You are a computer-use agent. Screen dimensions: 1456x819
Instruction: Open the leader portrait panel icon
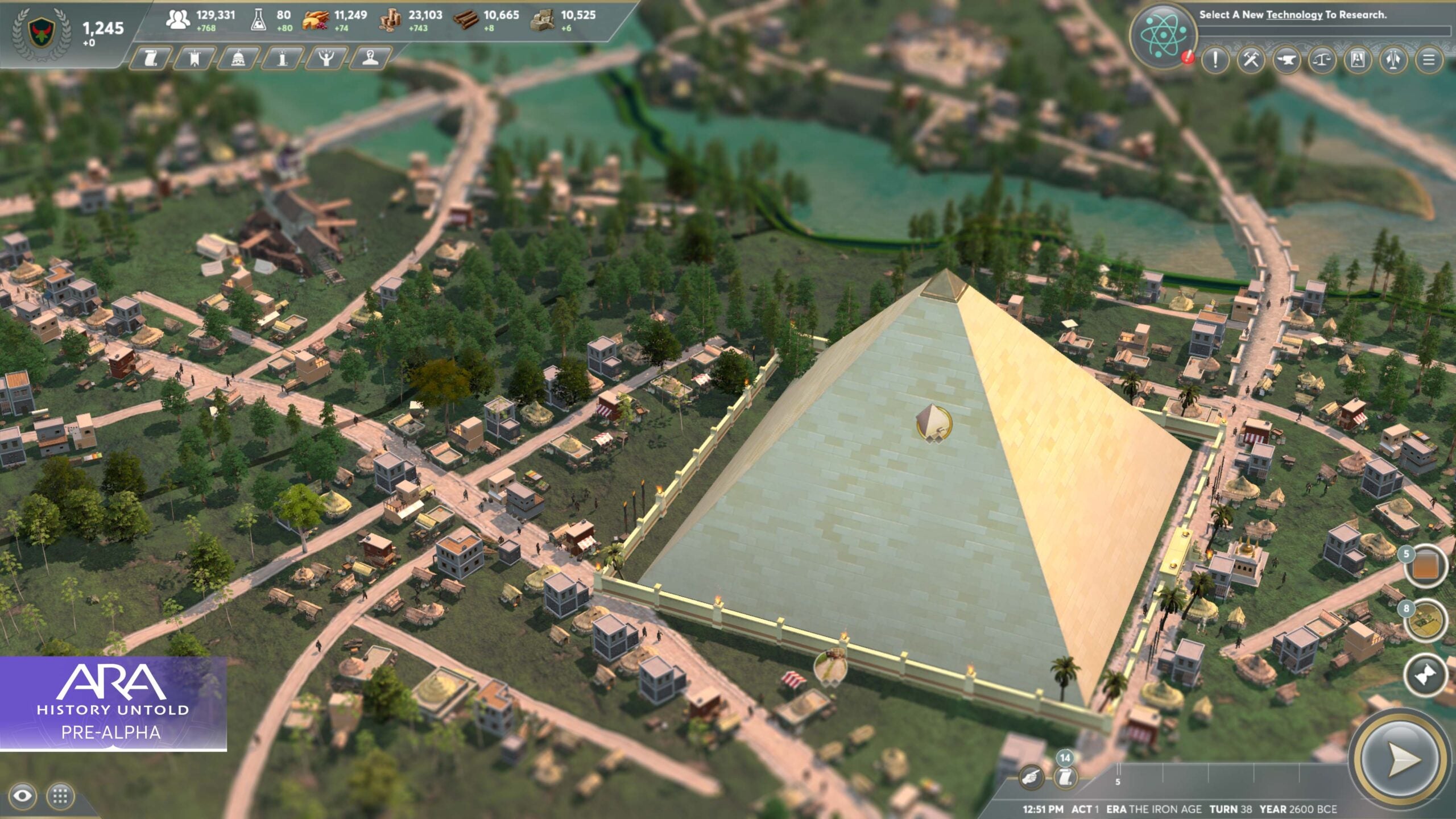(370, 60)
